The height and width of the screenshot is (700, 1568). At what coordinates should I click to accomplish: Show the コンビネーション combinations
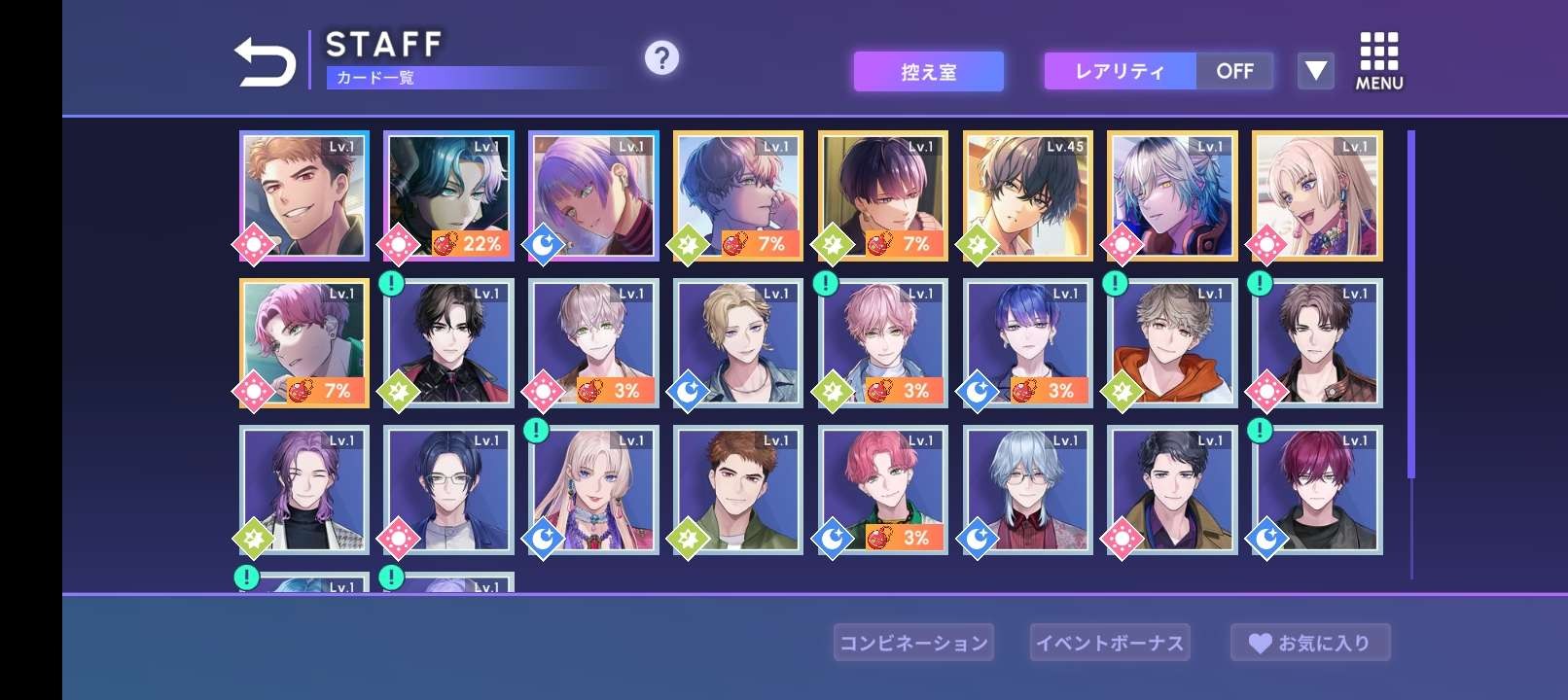tap(913, 643)
